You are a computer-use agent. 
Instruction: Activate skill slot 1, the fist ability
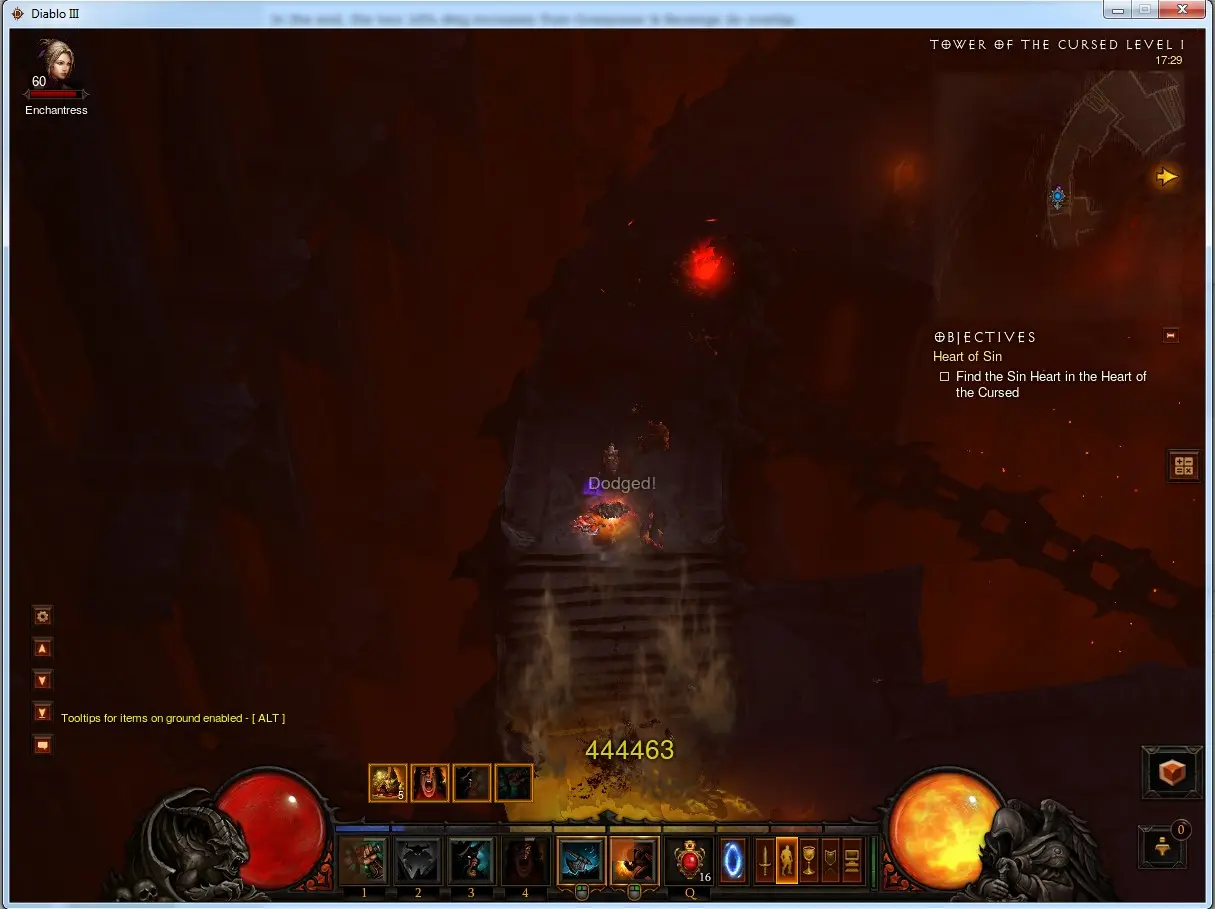point(363,861)
